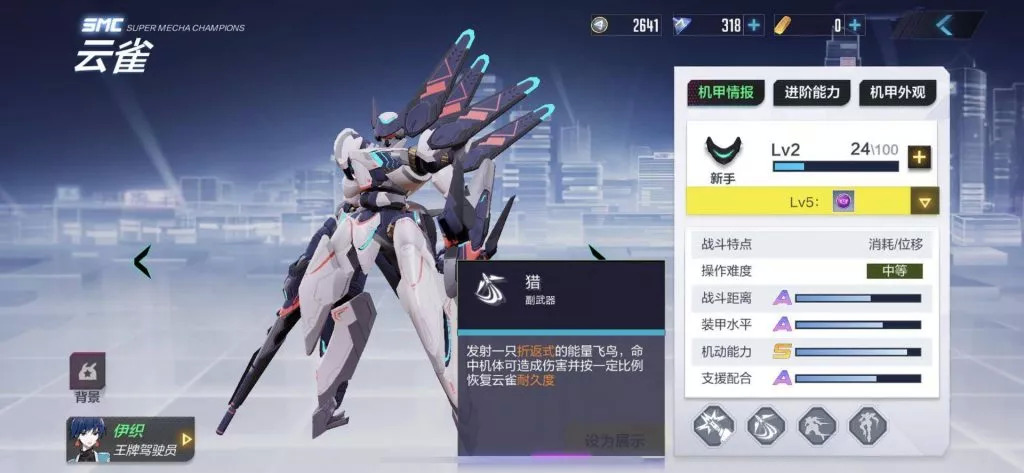This screenshot has width=1024, height=473.
Task: Select pilot 伊织 card
Action: [130, 438]
